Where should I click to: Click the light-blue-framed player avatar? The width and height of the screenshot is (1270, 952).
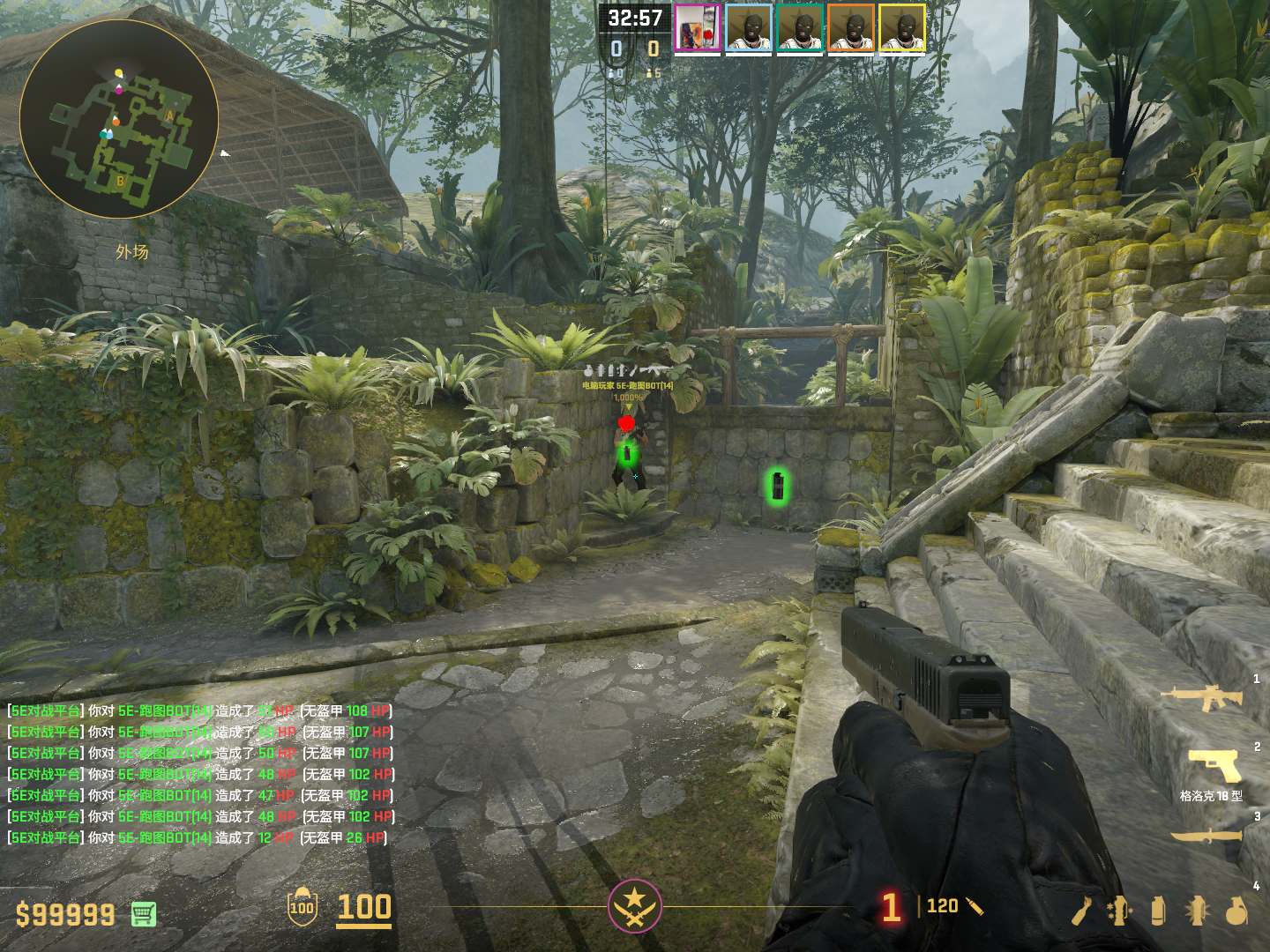tap(749, 29)
